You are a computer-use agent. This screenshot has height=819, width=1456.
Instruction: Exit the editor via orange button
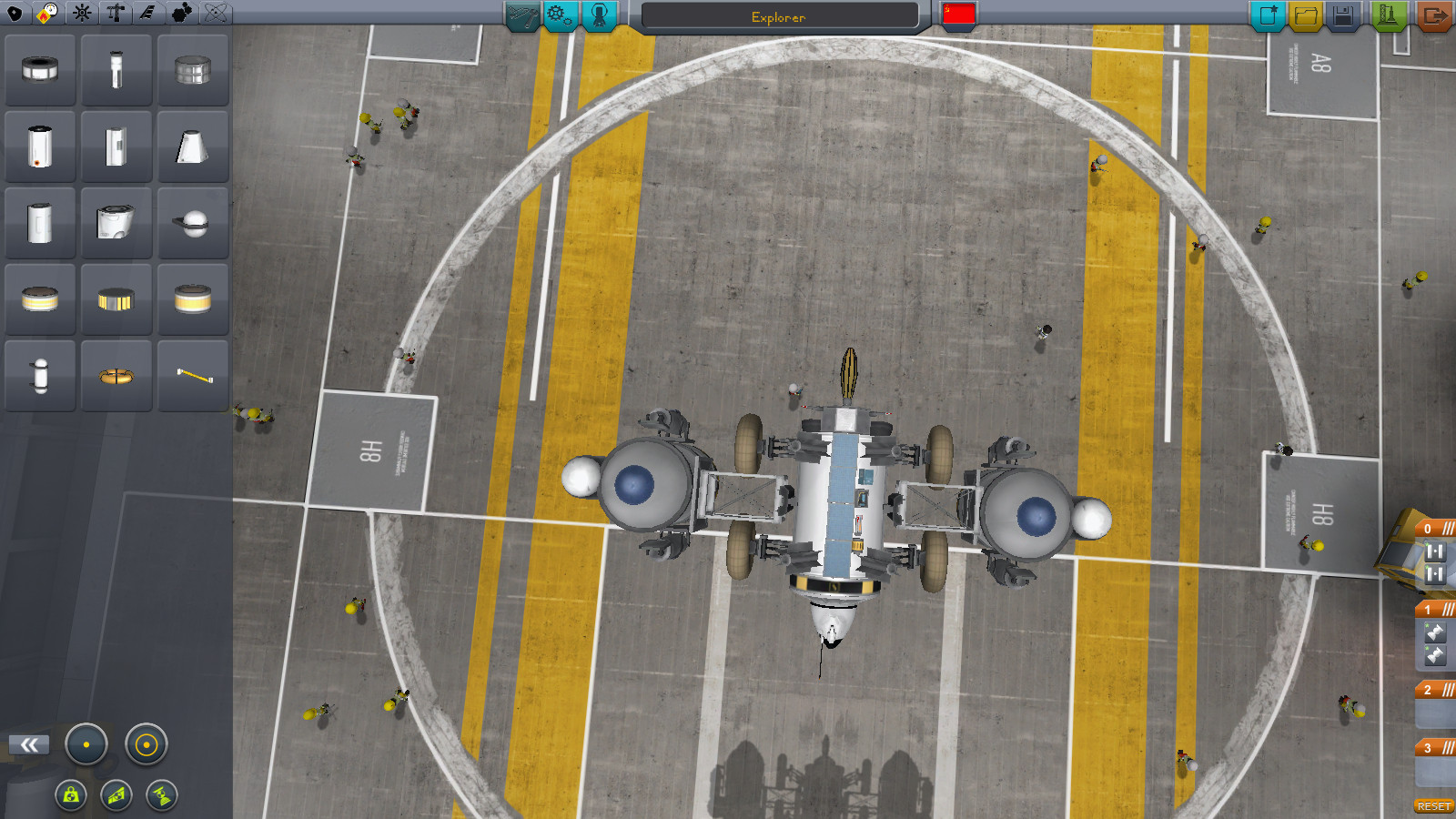coord(1434,15)
